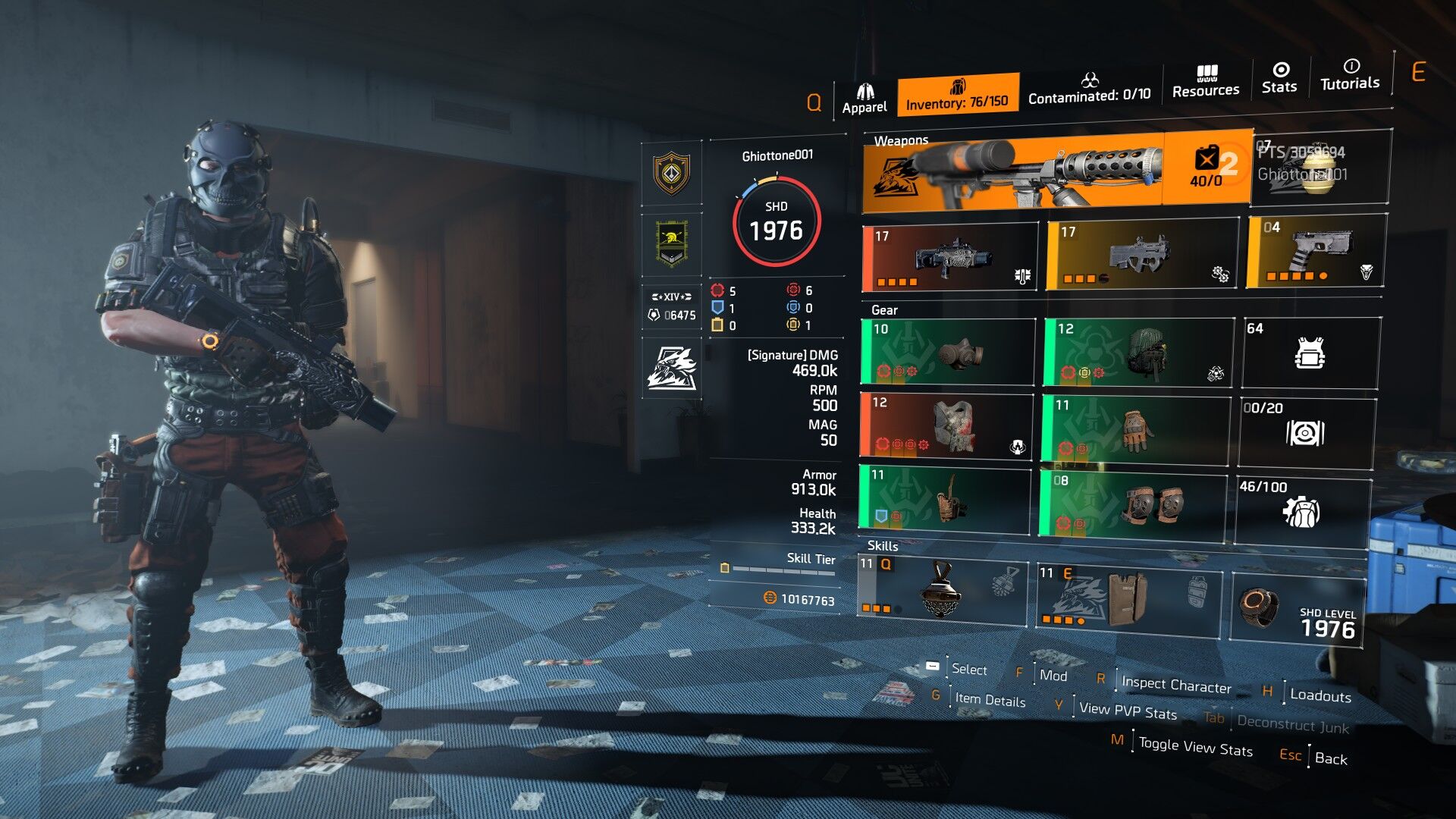Open the Q skill slot
Screen dimensions: 1456x819
coord(942,589)
